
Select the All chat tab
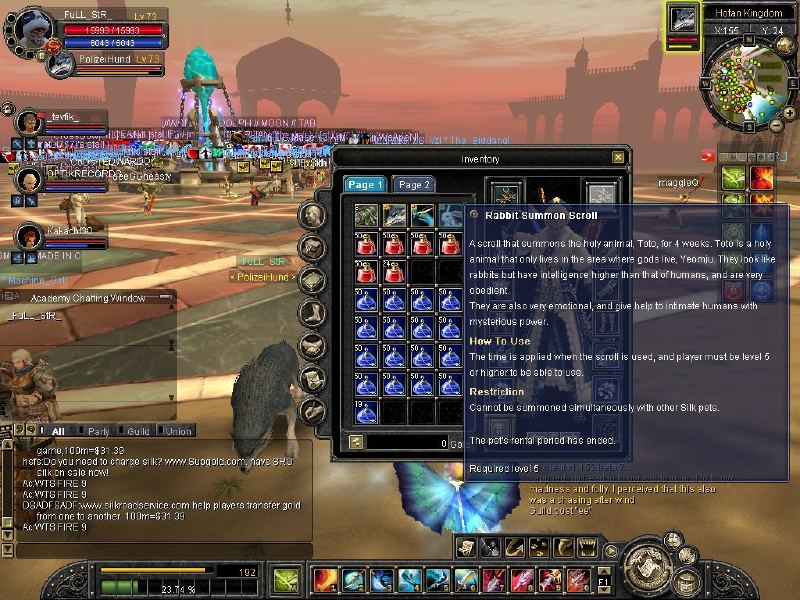point(57,431)
